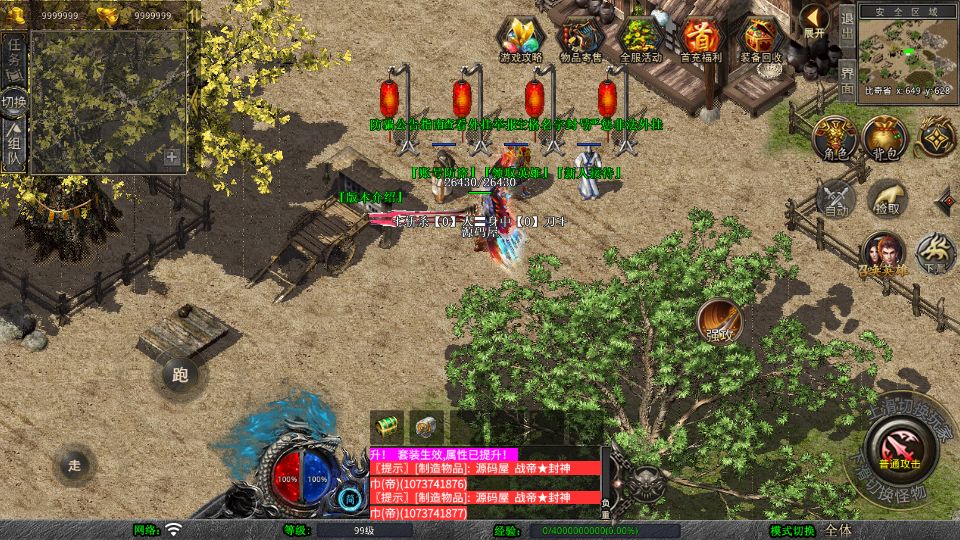Tap the 捡取 pick-up hand button

tap(886, 197)
